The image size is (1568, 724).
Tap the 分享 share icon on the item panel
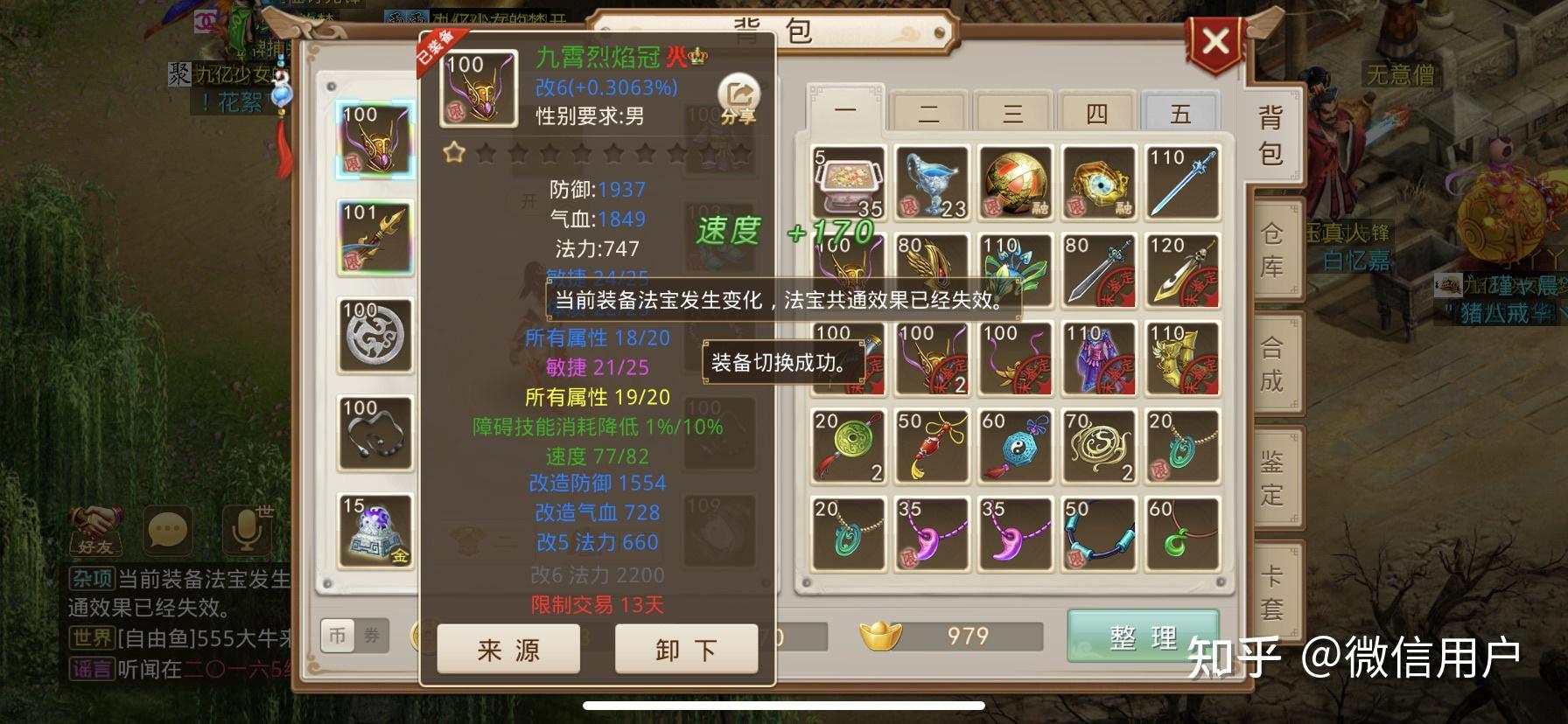[x=738, y=89]
